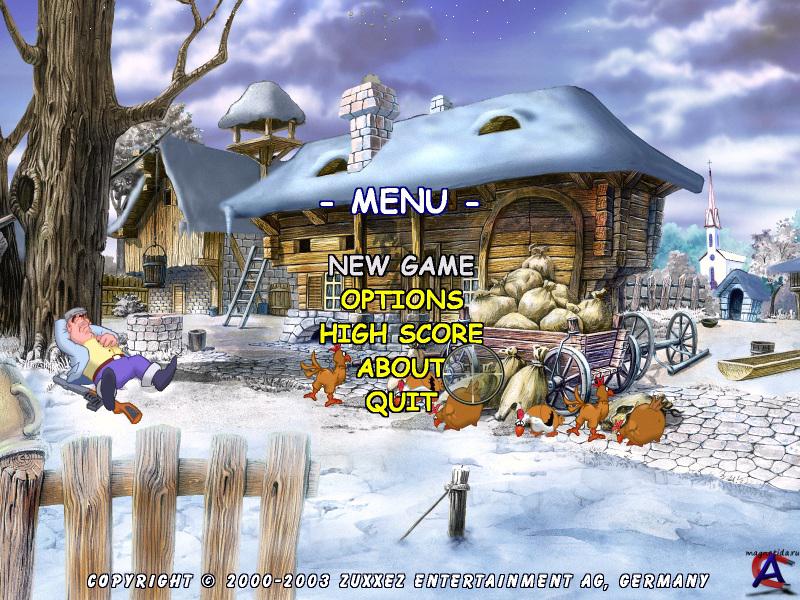Start a New Game
The height and width of the screenshot is (600, 800).
[401, 266]
